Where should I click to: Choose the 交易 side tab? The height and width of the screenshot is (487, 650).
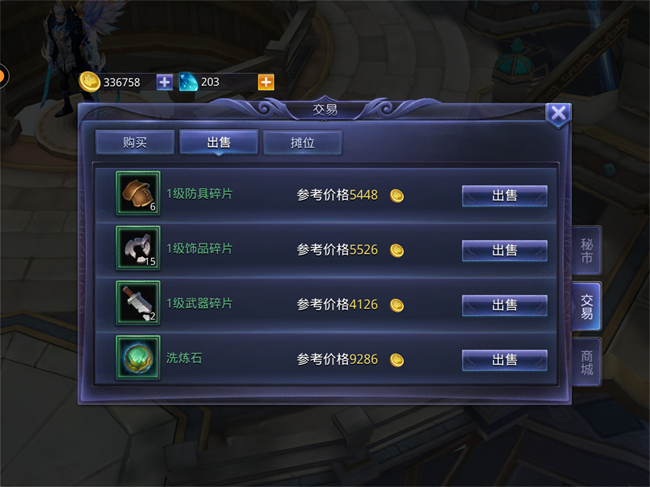(587, 307)
